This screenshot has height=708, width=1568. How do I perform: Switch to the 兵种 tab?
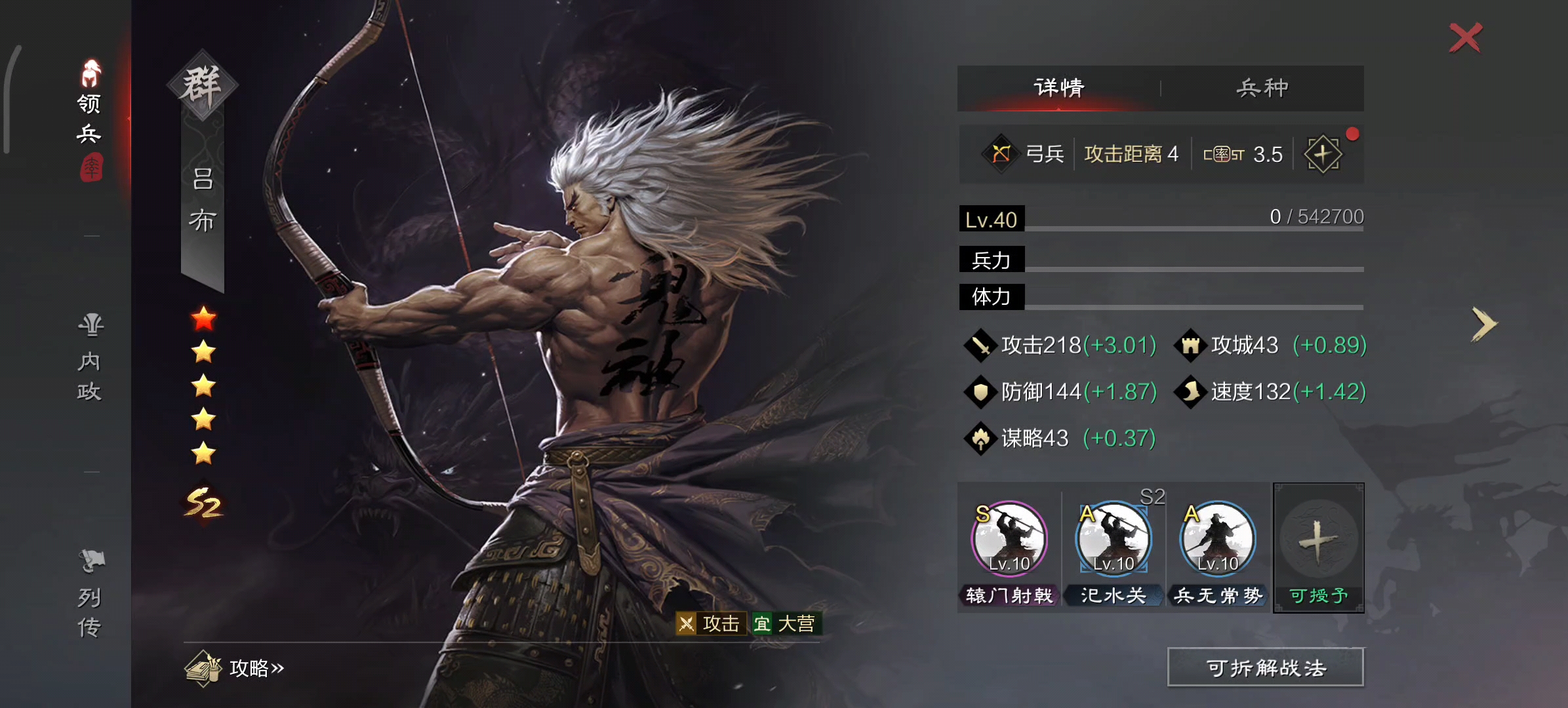point(1261,86)
